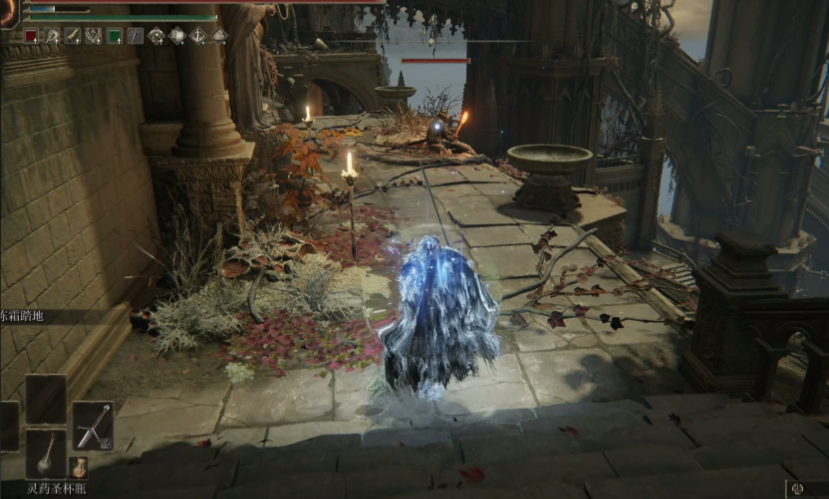This screenshot has width=829, height=499.
Task: Click the red square buff status icon
Action: pyautogui.click(x=31, y=36)
